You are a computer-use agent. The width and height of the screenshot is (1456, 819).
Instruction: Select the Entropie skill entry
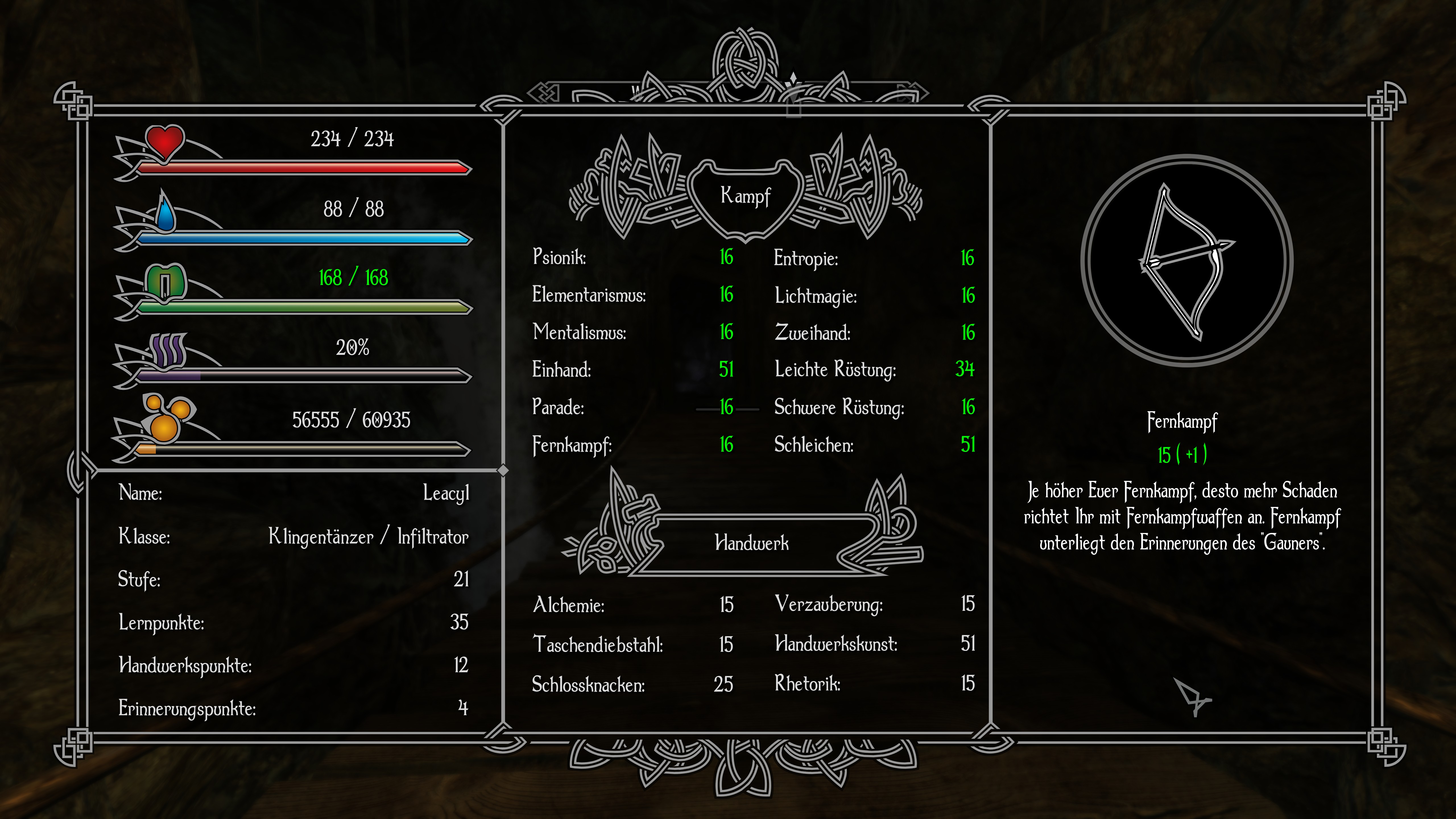tap(874, 258)
